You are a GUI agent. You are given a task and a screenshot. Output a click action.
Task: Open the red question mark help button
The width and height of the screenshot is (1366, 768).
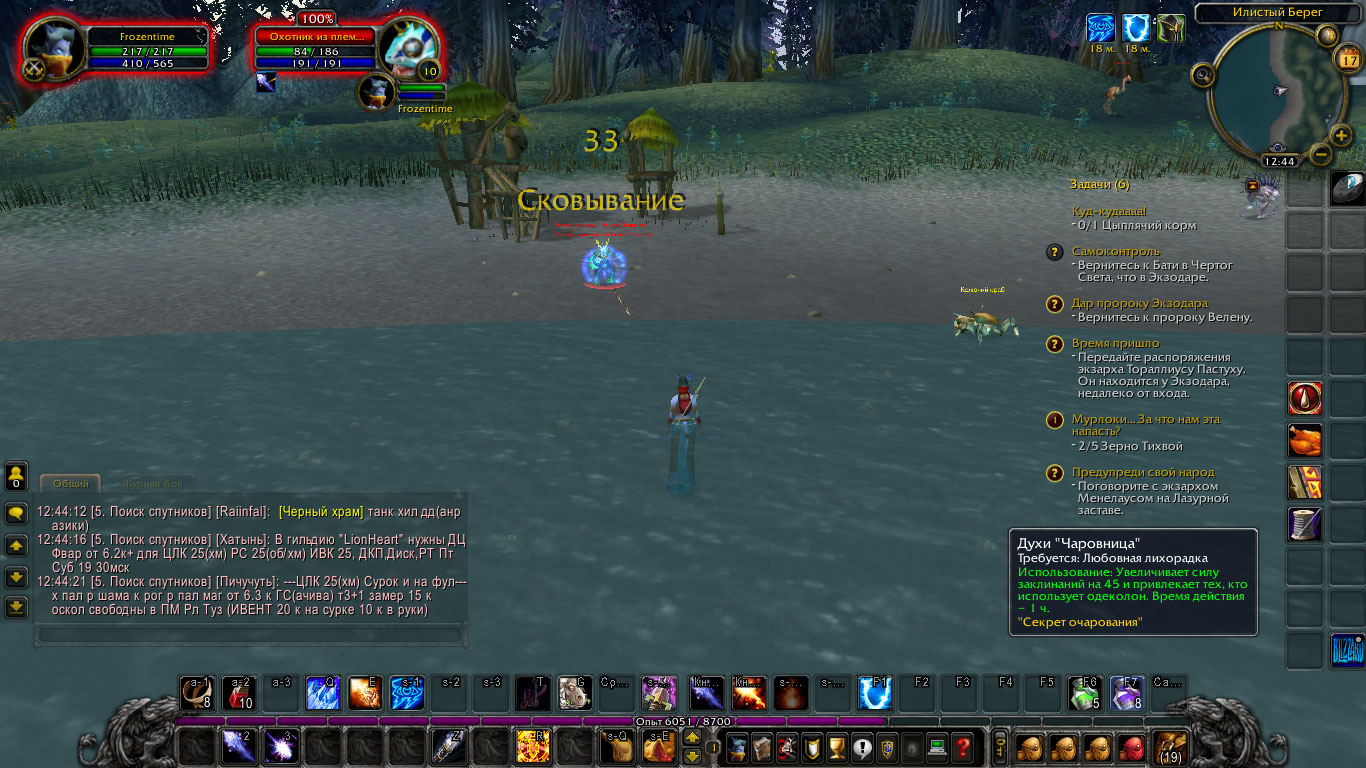962,746
